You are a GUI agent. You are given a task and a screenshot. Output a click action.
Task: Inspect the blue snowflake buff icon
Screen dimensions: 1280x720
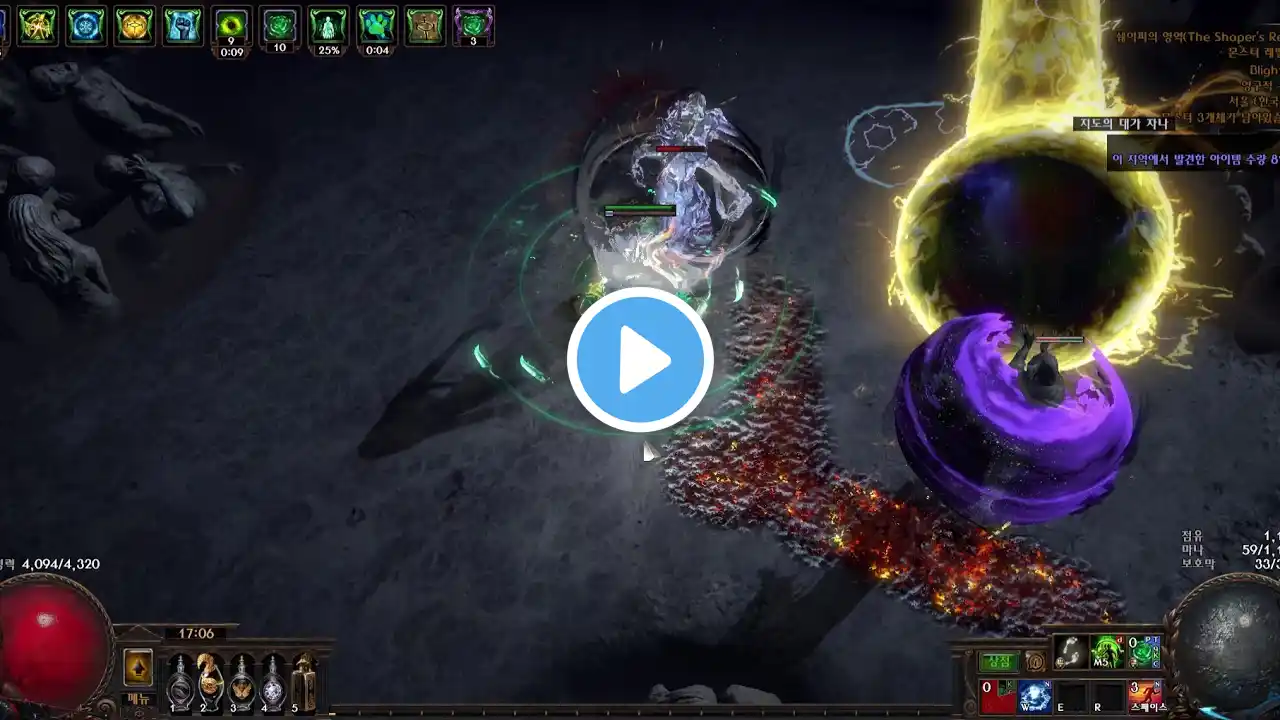point(86,25)
